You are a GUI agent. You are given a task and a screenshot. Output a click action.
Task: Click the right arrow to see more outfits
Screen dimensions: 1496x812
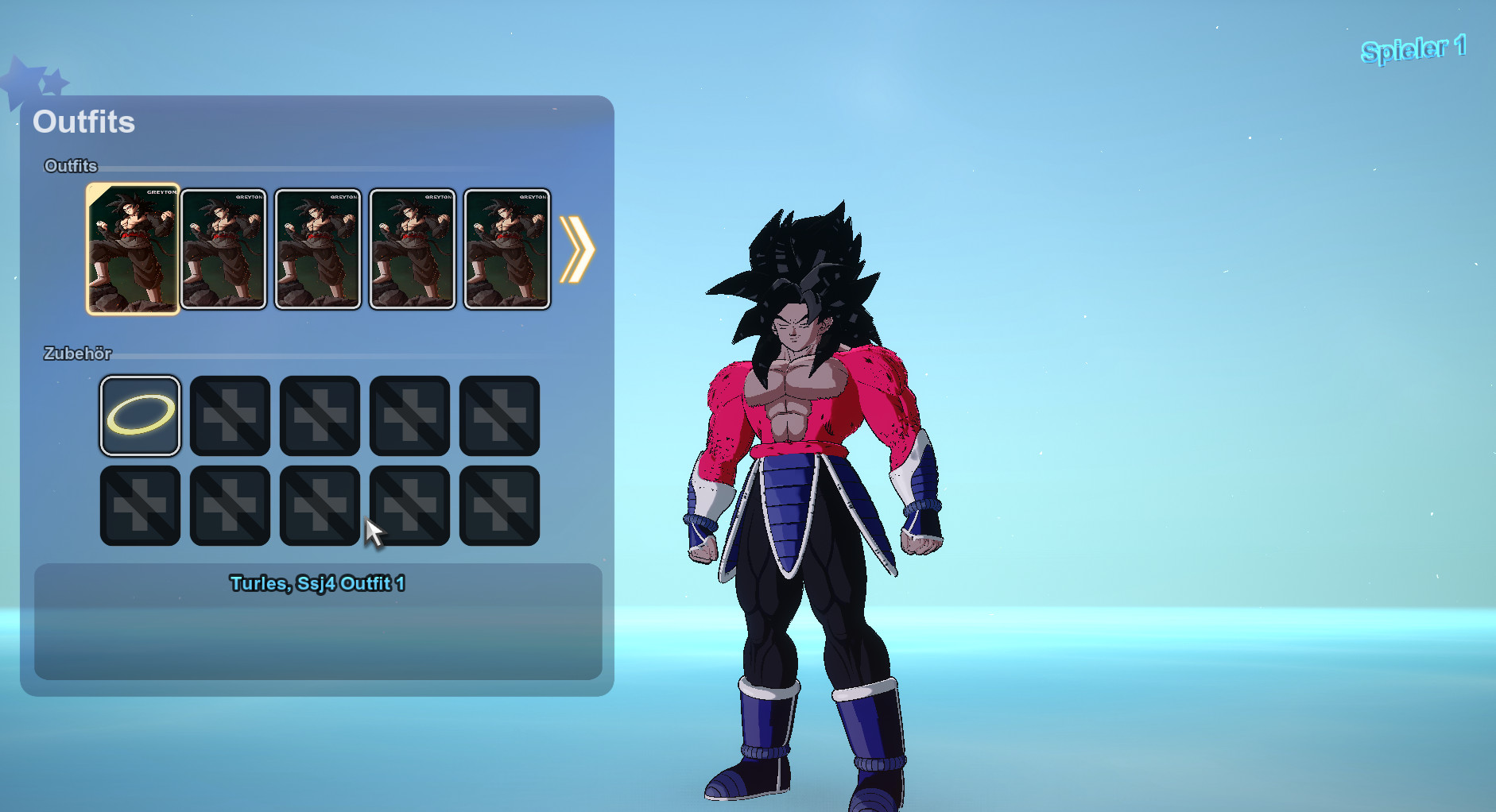pyautogui.click(x=579, y=249)
